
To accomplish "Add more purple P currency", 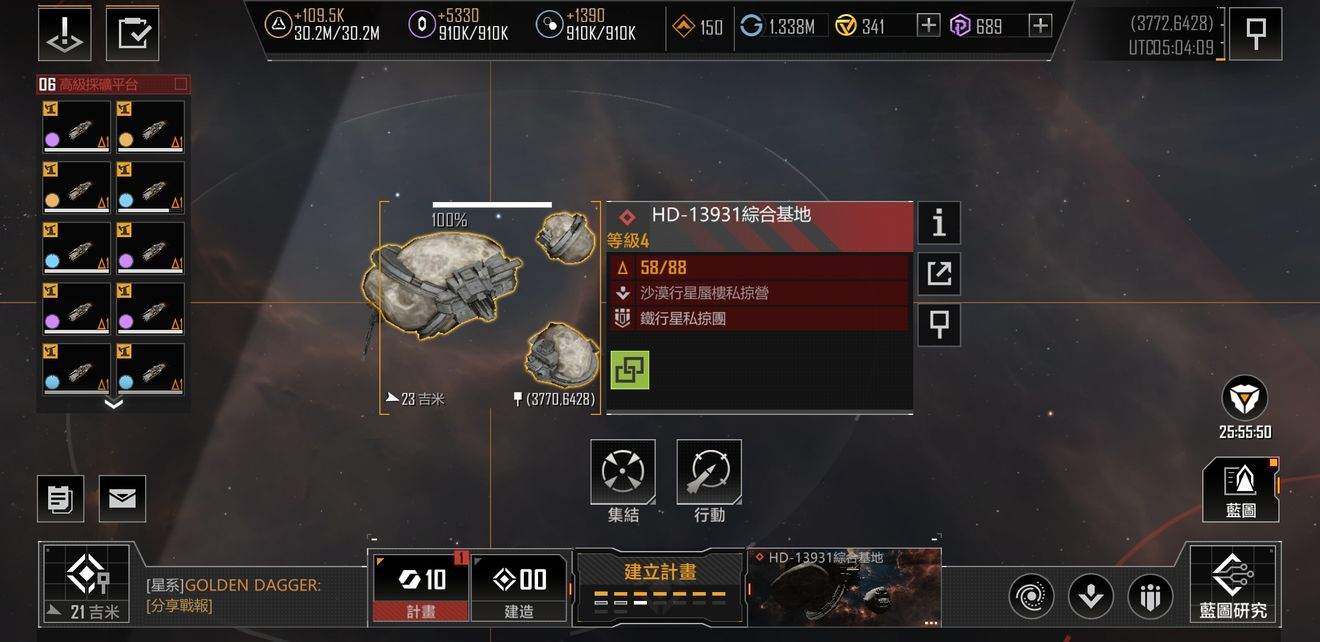I will tap(1040, 26).
